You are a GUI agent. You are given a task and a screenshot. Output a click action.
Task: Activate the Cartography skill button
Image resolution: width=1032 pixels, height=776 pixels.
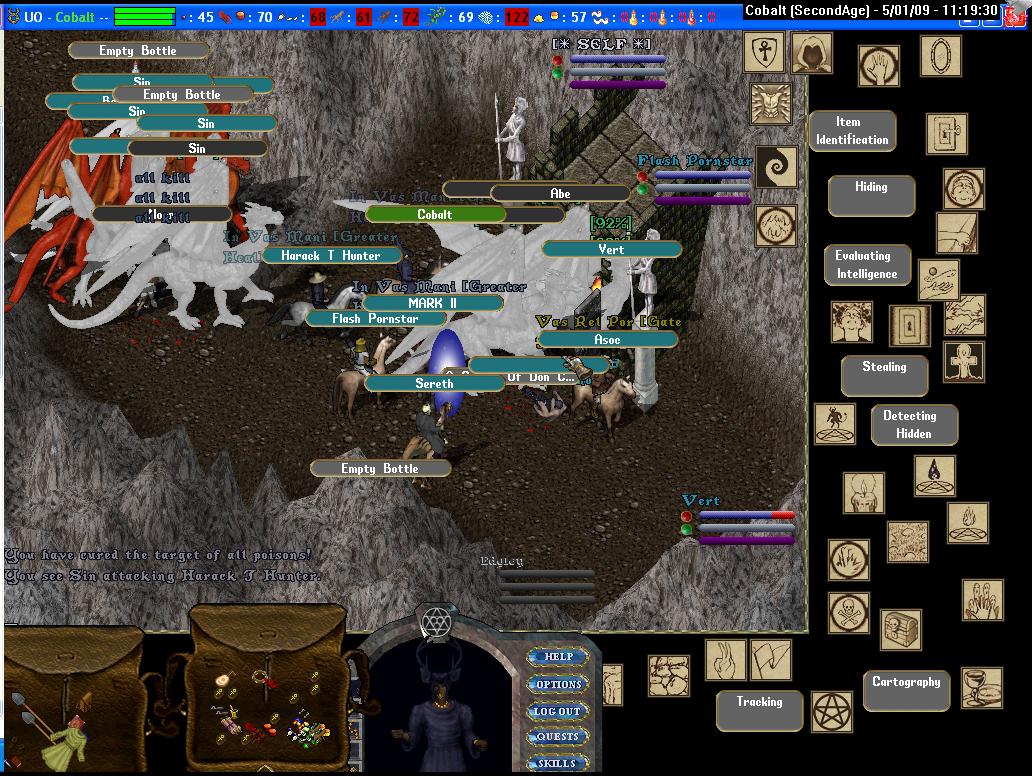[906, 690]
